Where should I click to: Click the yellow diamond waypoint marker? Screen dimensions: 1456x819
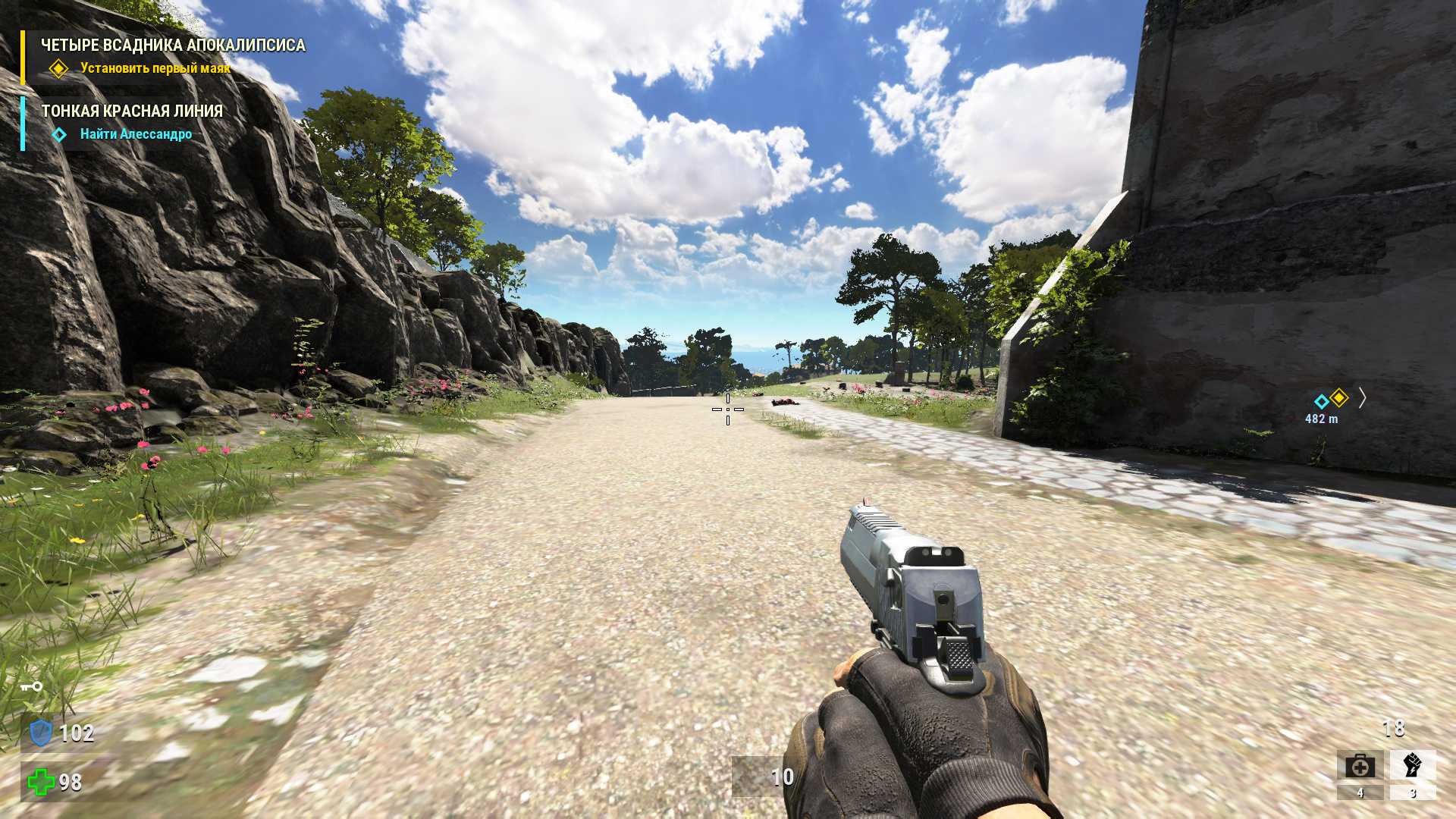(1339, 397)
